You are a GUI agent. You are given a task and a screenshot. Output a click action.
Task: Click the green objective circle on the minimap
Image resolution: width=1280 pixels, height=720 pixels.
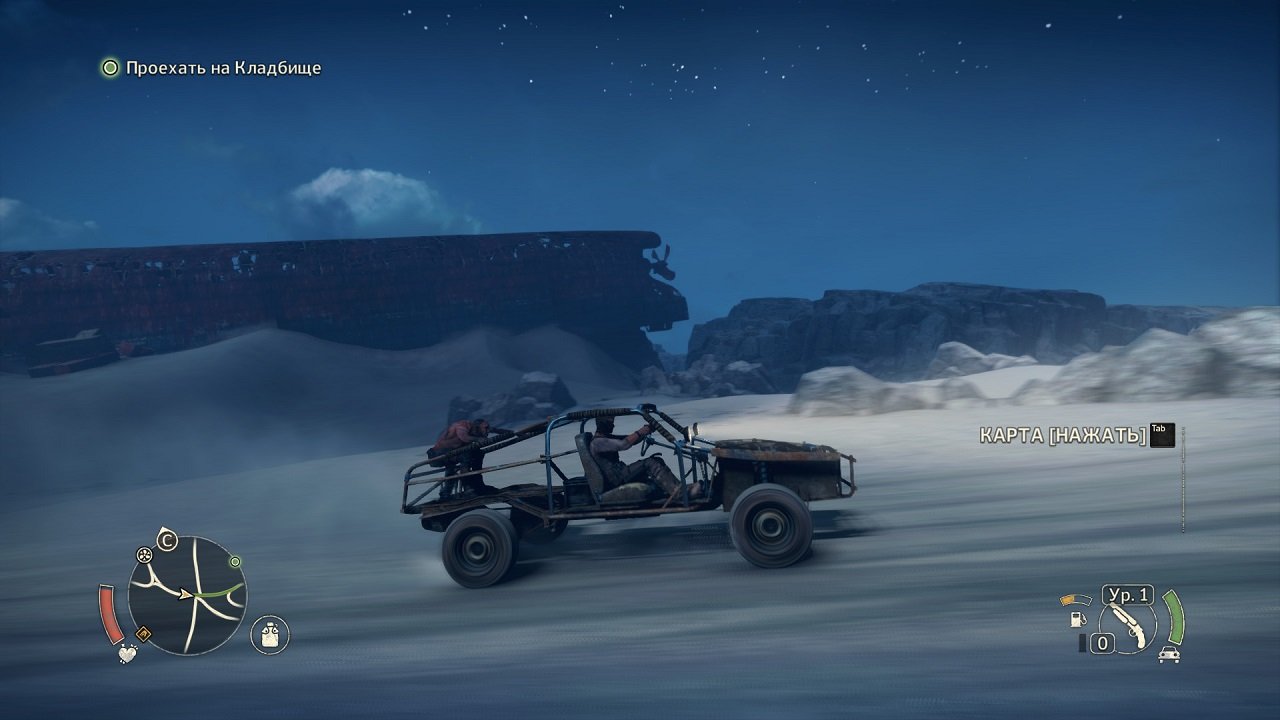(234, 562)
